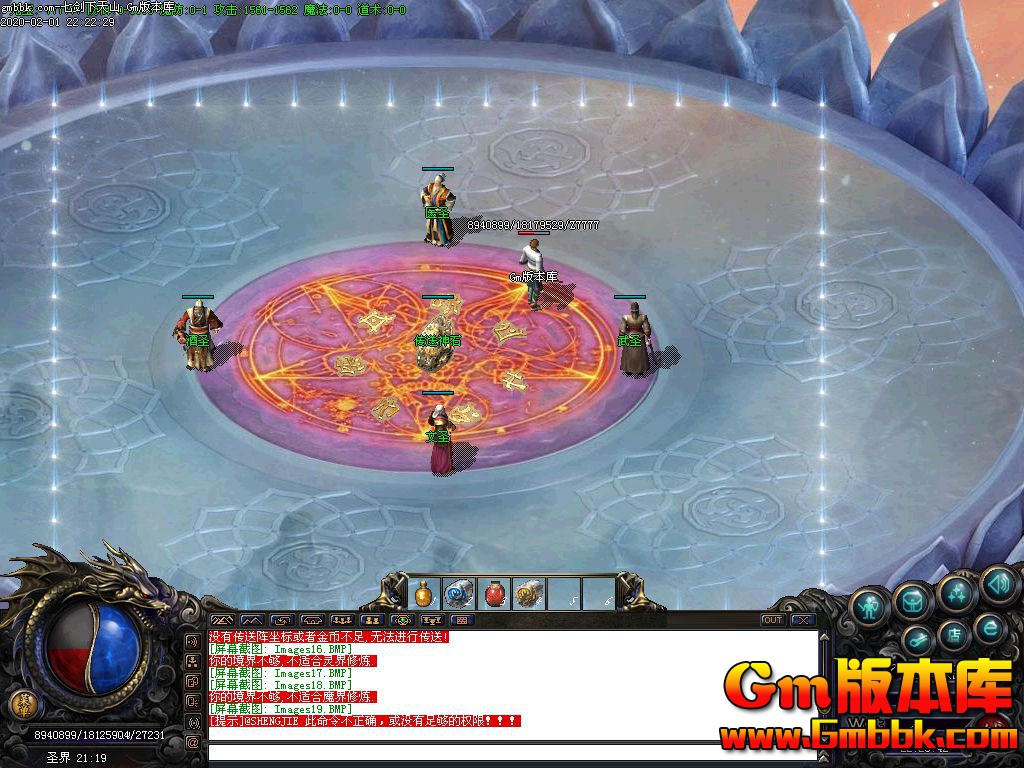Click the OUT button above chat

(772, 620)
